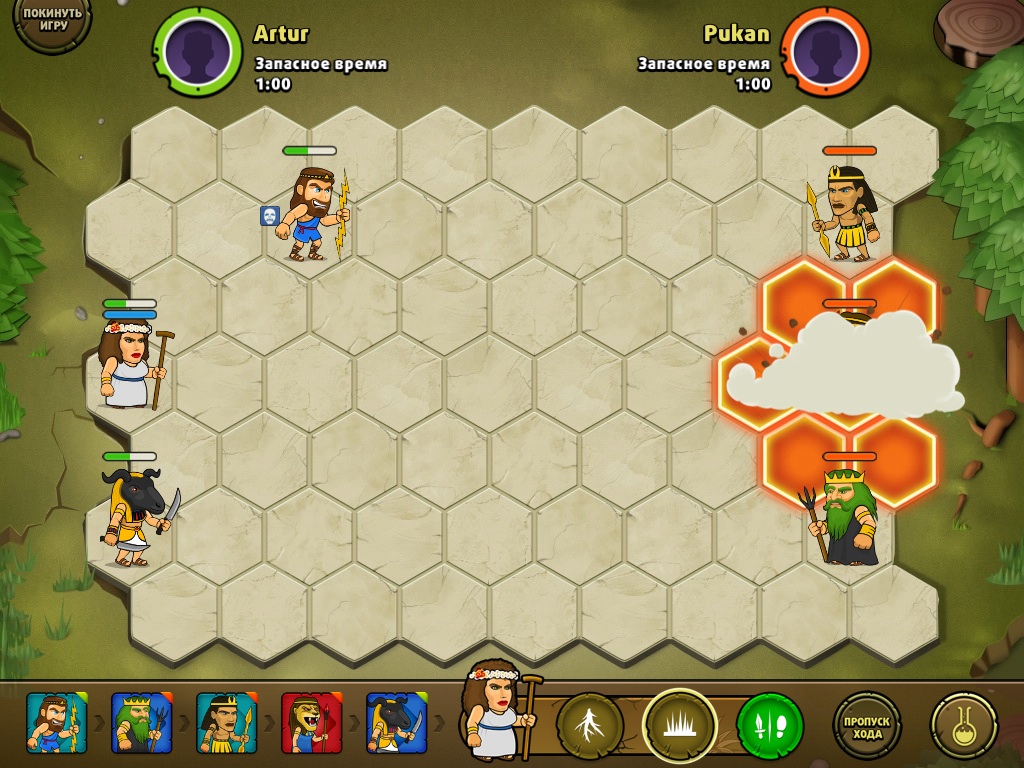Select Zeus portrait in turn order
The width and height of the screenshot is (1024, 768).
click(x=56, y=723)
